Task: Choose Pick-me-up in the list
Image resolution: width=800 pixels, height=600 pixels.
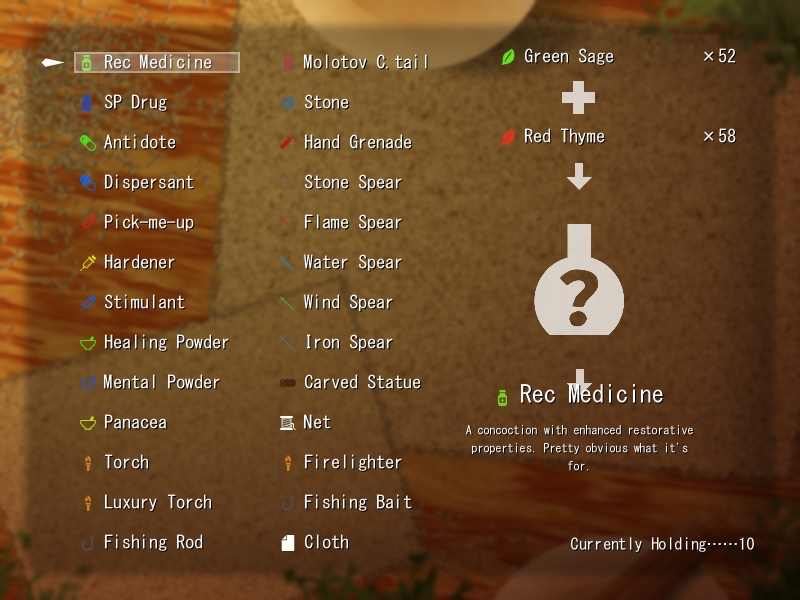Action: 148,222
